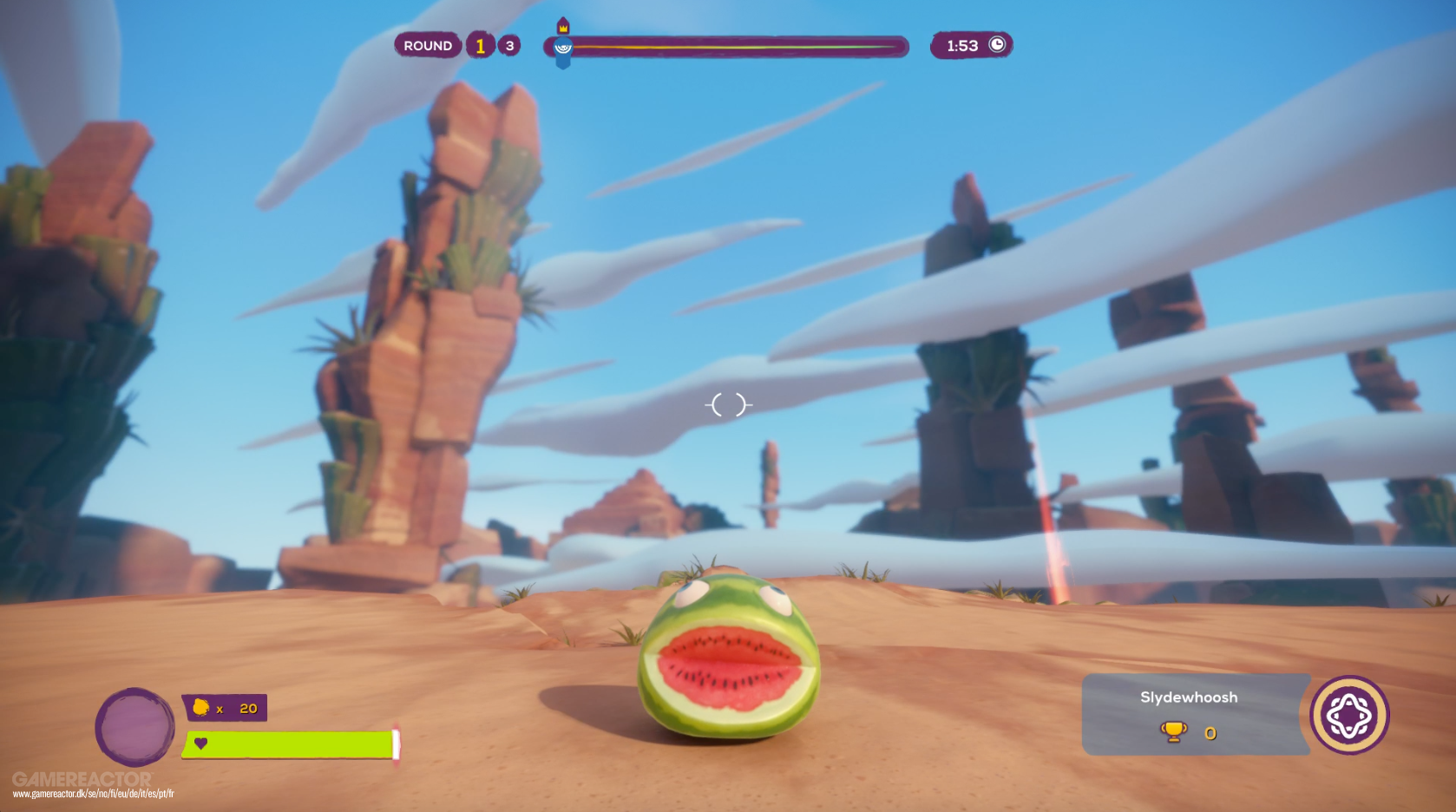
Task: Click the trophy icon on Slydewhoosh's card
Action: [1175, 733]
